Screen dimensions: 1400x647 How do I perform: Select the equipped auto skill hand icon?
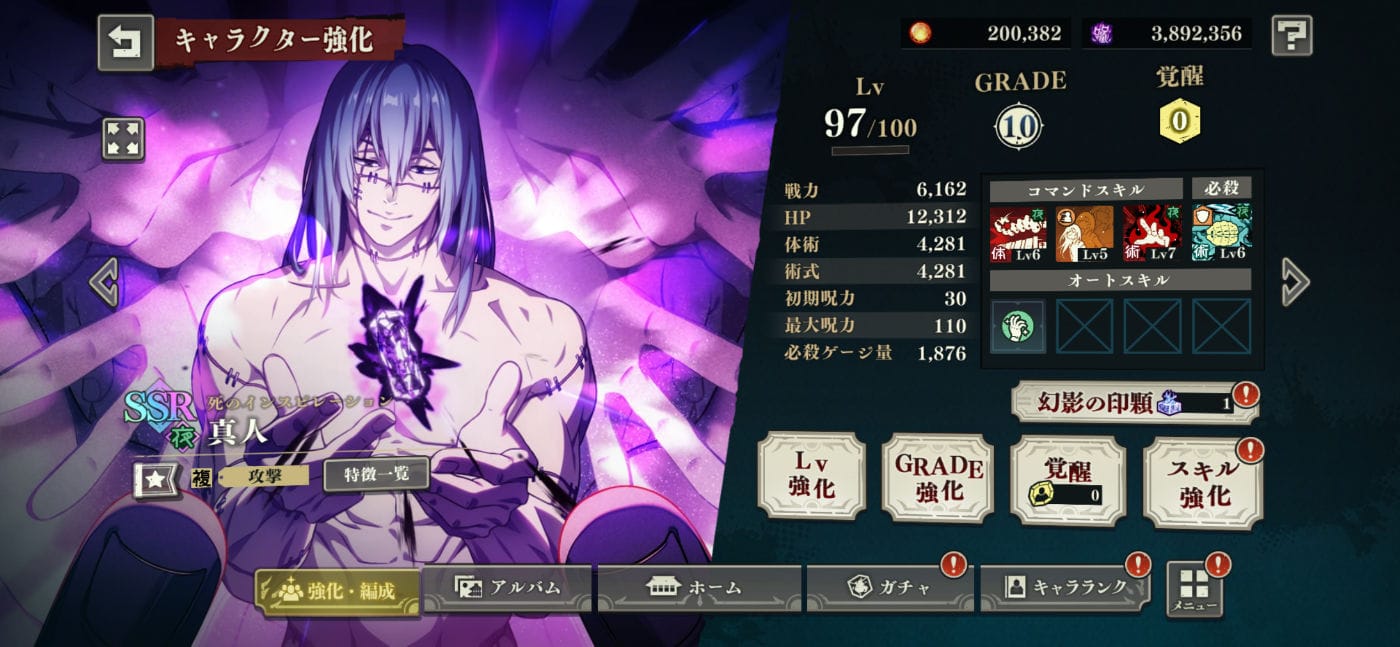click(x=1018, y=326)
